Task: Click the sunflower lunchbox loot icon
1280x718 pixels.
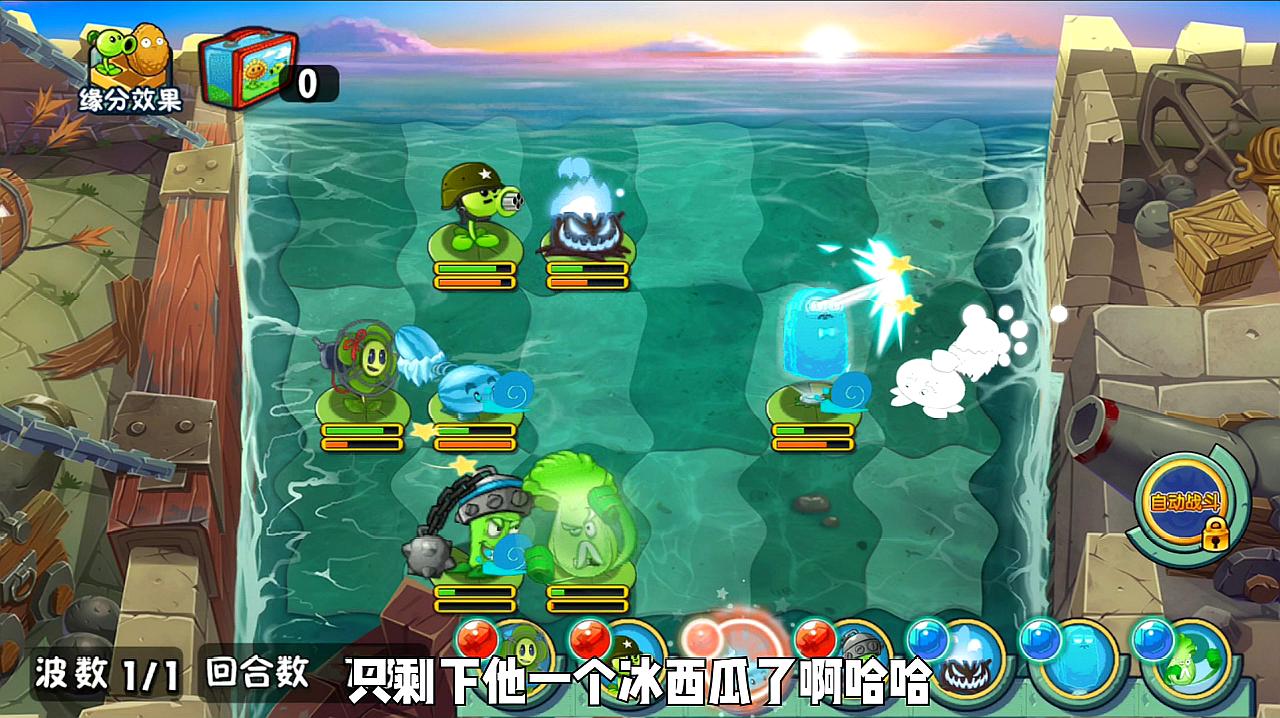Action: point(249,70)
